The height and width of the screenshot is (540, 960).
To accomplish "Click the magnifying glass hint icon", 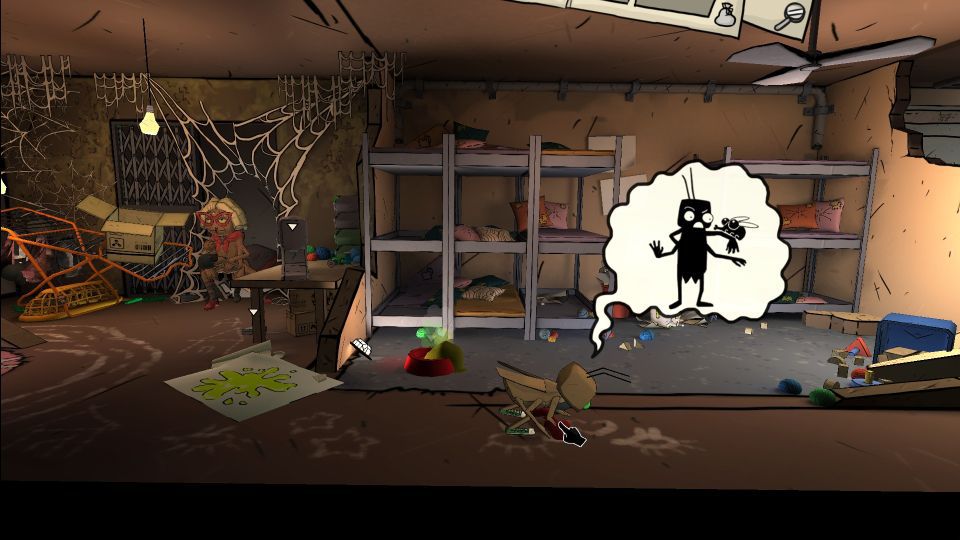I will (x=790, y=15).
